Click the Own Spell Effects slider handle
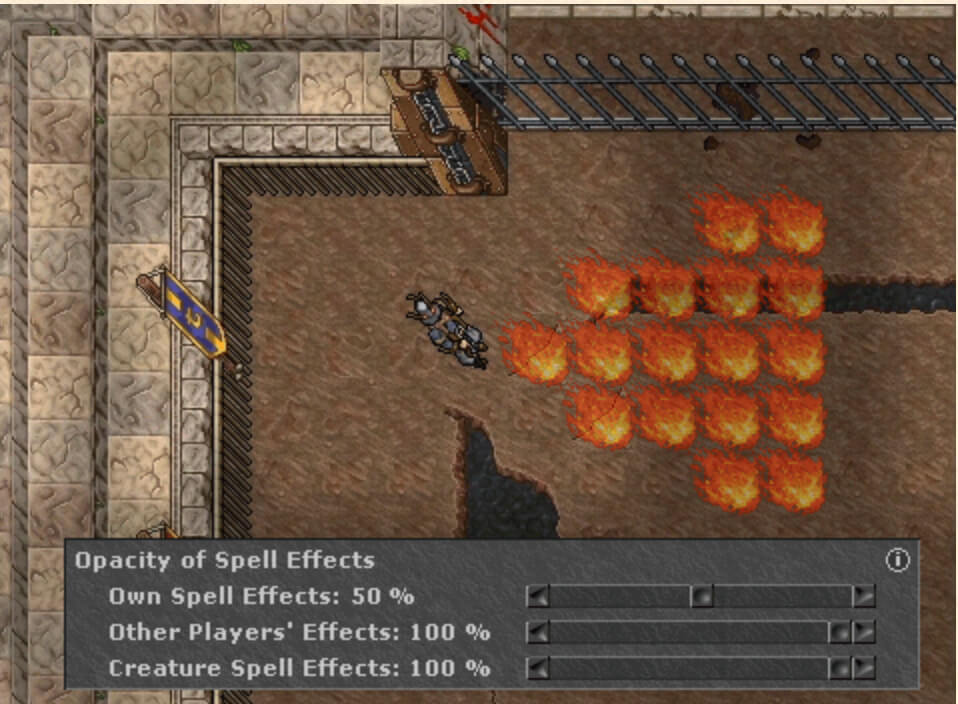 click(x=701, y=597)
